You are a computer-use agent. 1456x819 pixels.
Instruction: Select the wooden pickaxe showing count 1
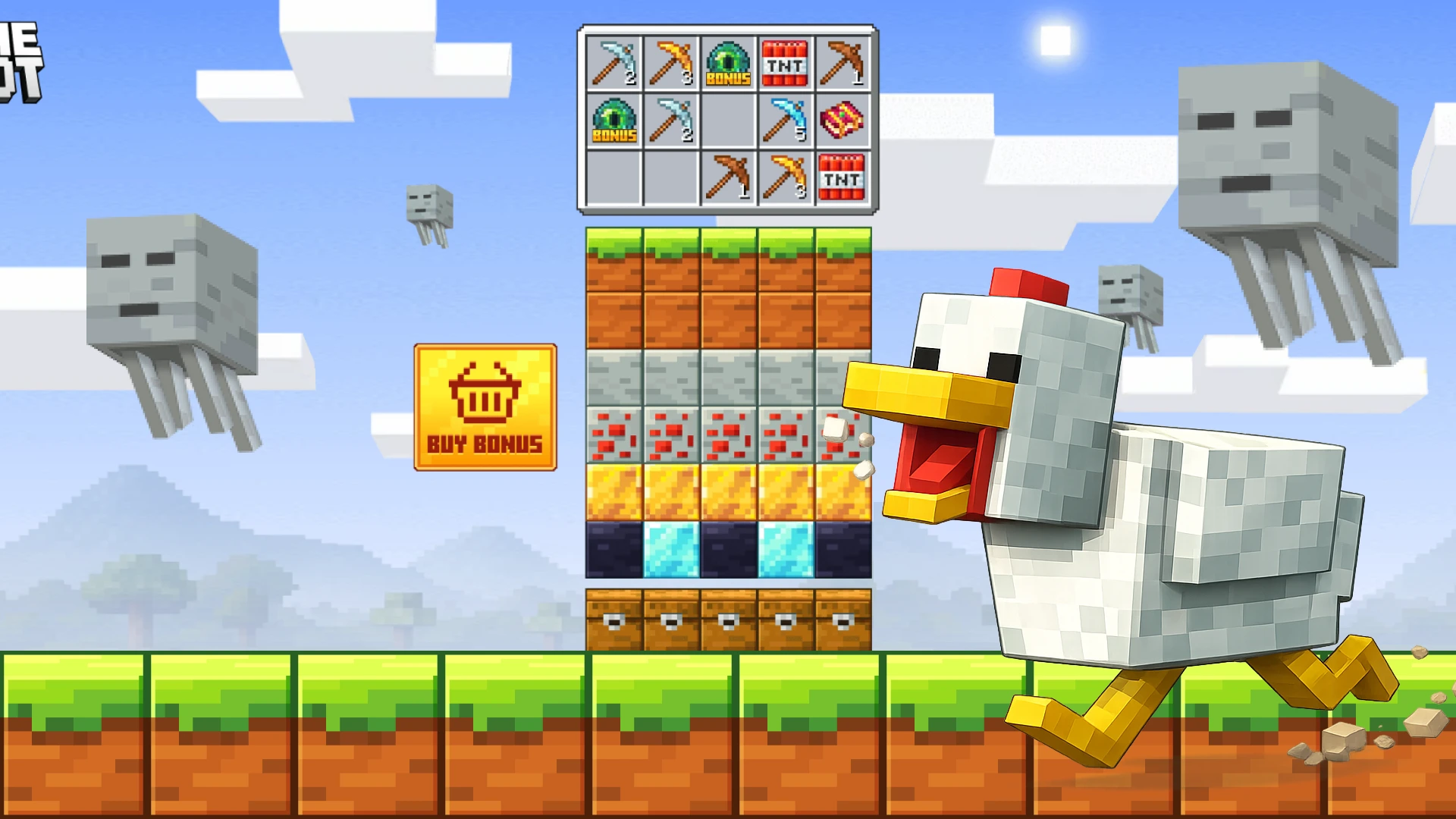click(x=843, y=64)
